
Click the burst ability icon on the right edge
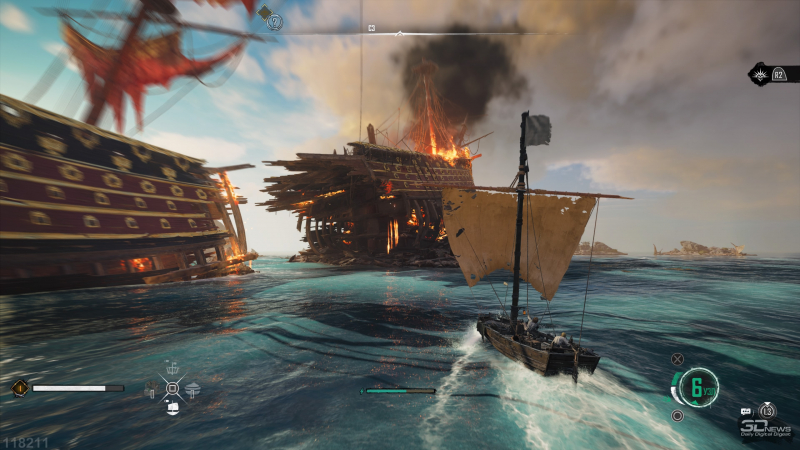tap(762, 74)
